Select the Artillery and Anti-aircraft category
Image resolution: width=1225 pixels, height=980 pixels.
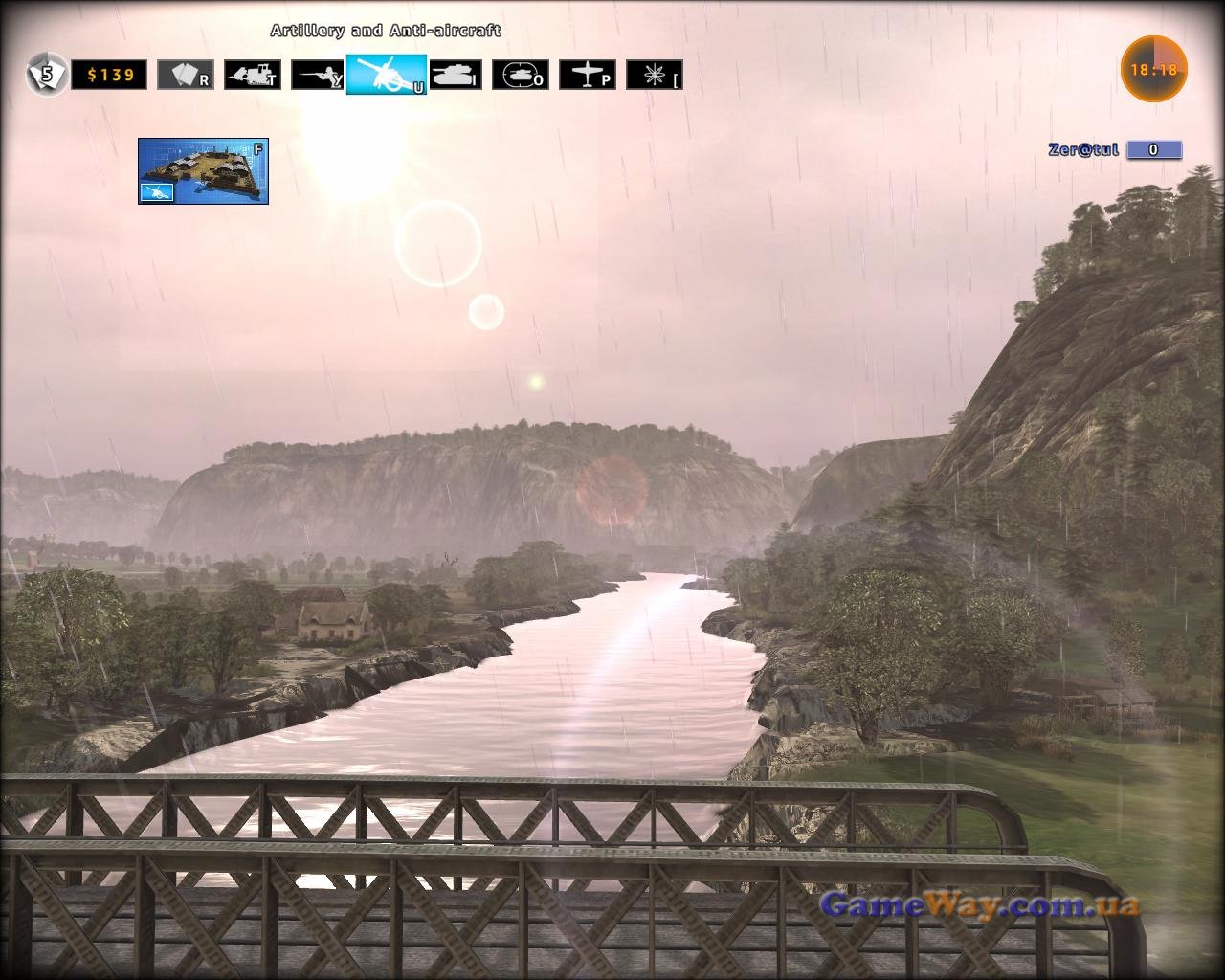pyautogui.click(x=387, y=74)
